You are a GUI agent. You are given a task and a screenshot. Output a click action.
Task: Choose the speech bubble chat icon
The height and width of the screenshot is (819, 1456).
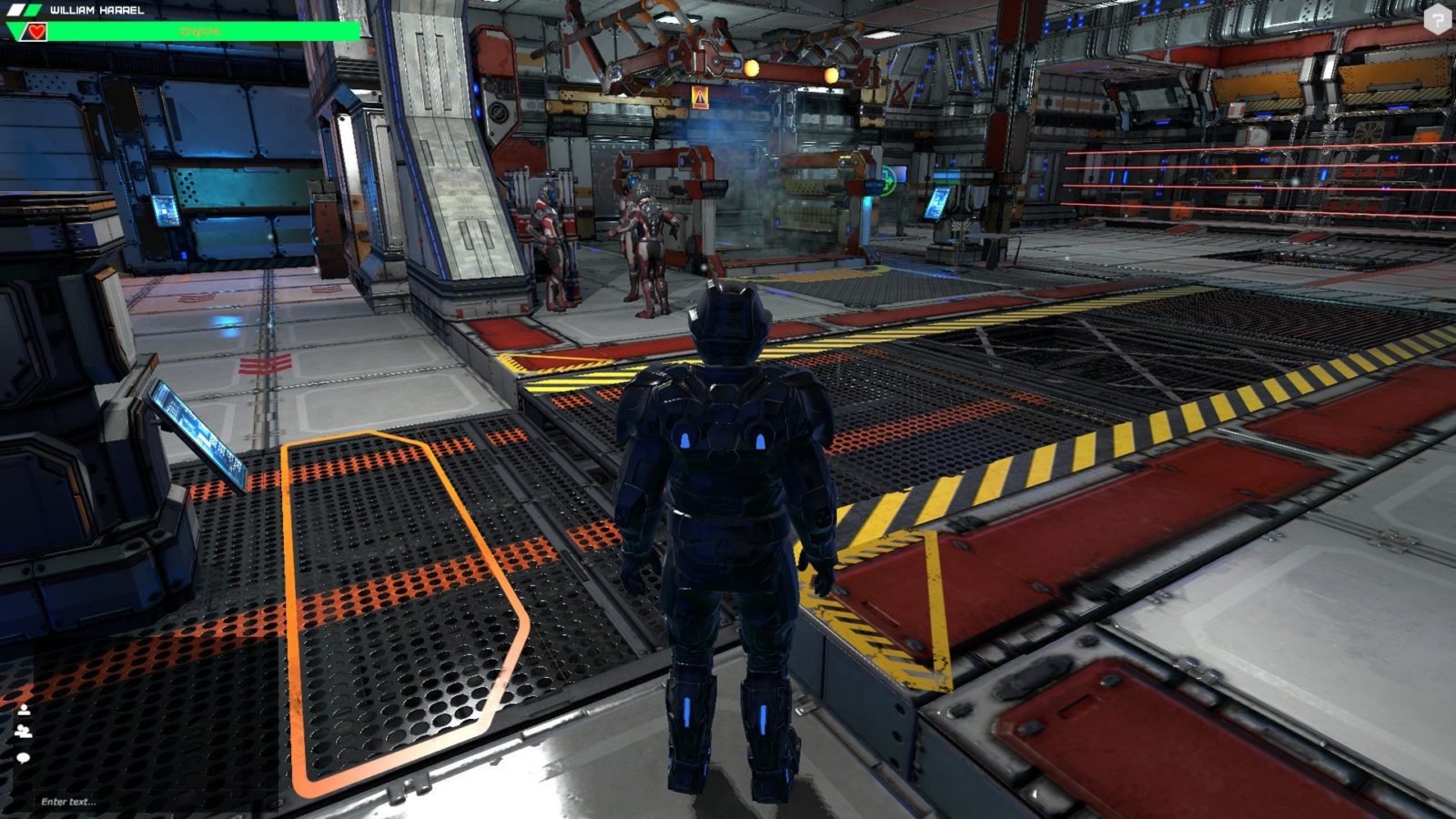[x=24, y=757]
